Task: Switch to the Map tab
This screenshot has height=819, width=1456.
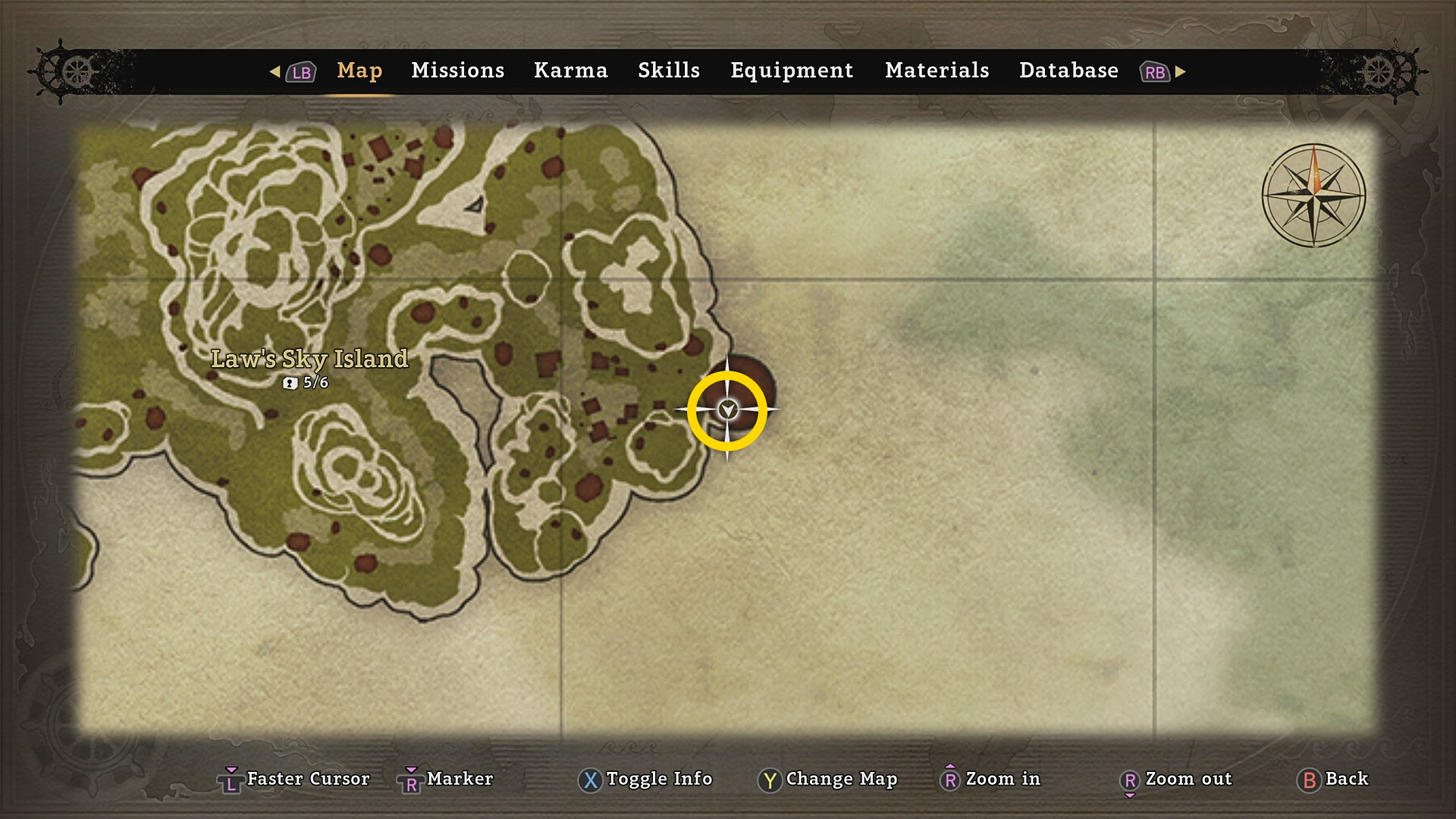Action: pos(359,71)
